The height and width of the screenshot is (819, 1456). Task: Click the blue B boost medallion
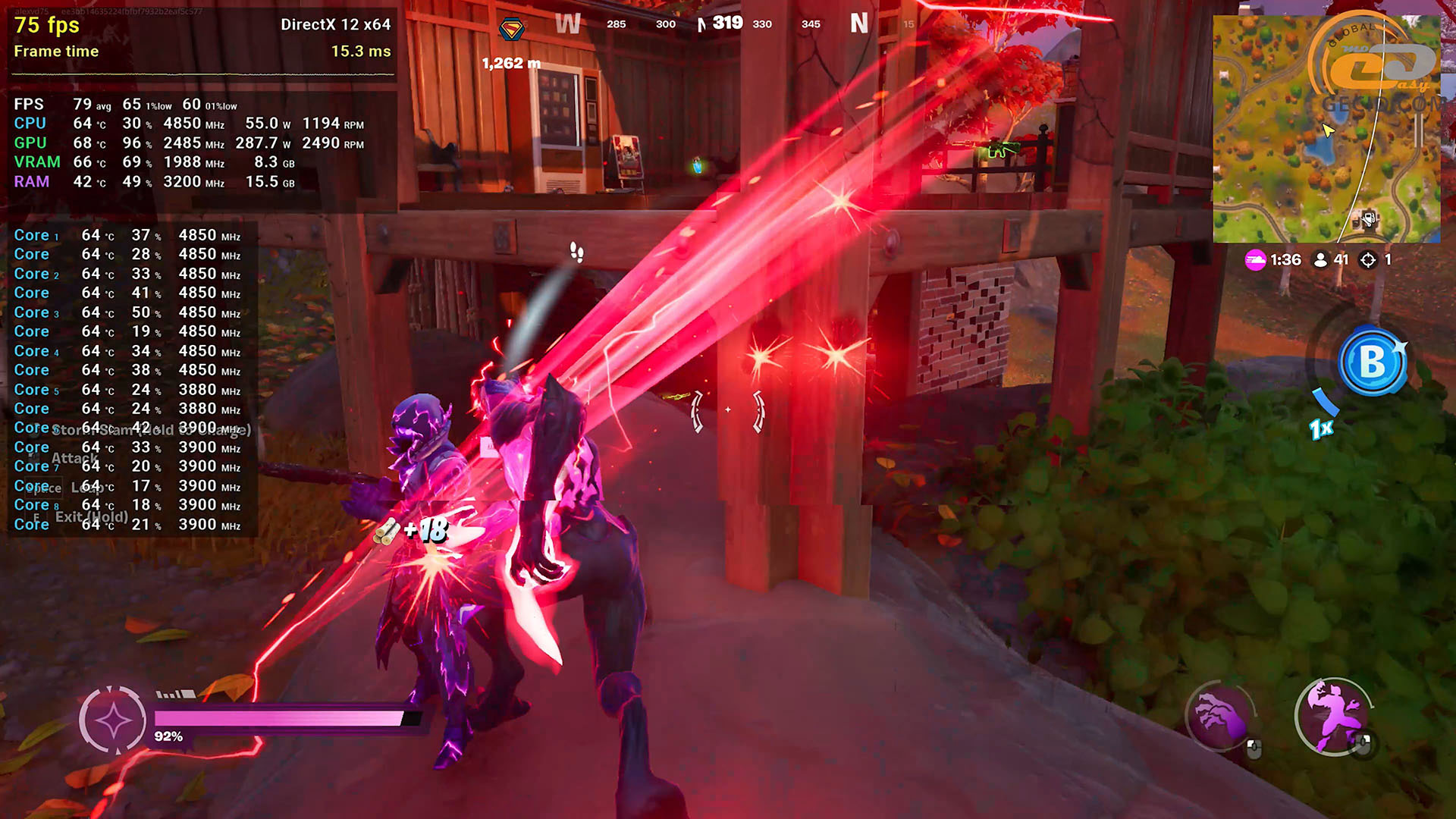tap(1372, 362)
